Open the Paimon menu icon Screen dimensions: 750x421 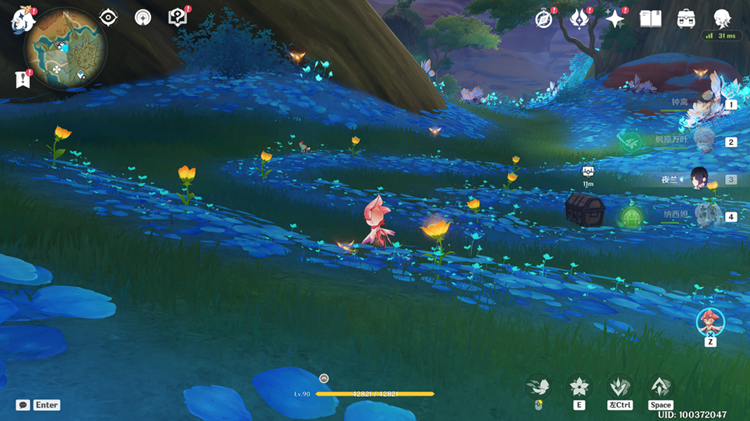pyautogui.click(x=22, y=20)
